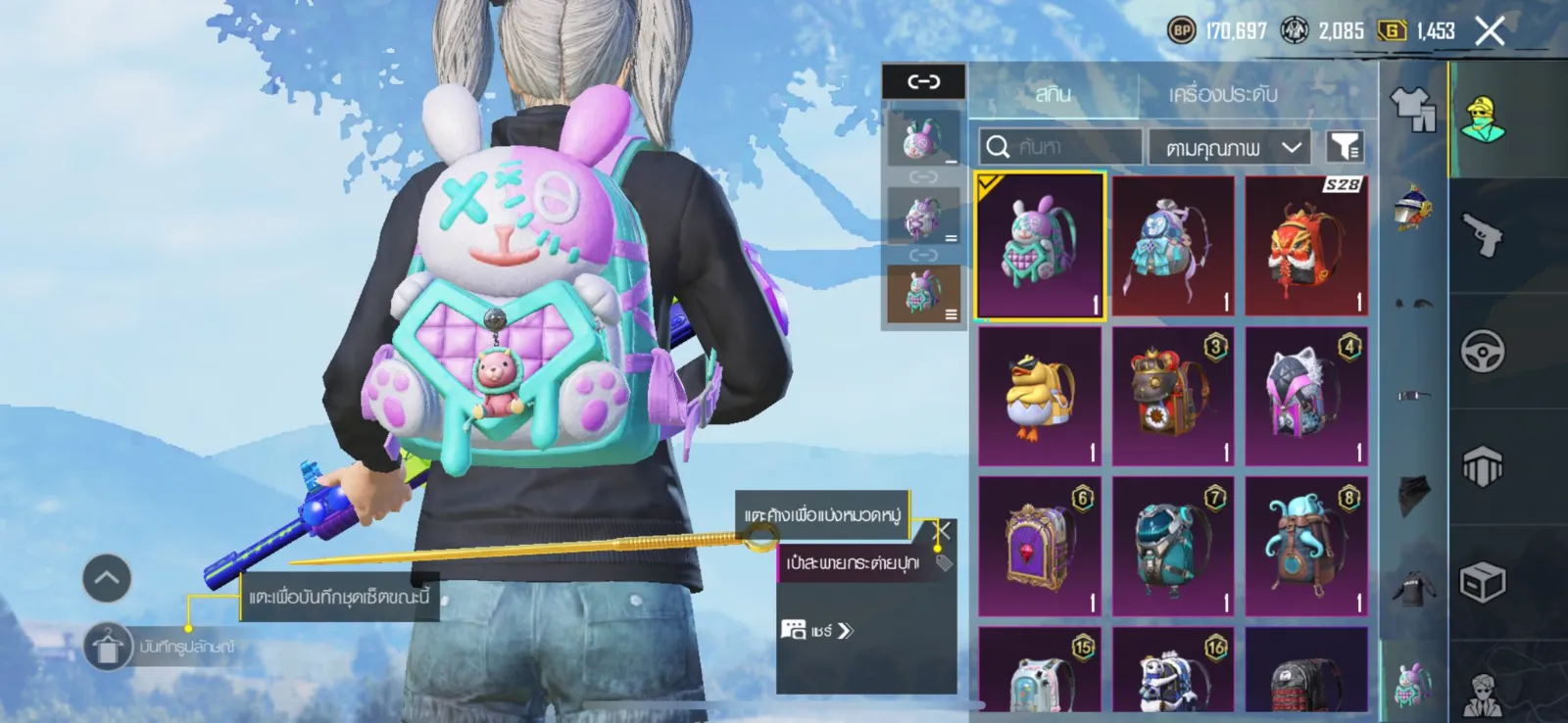Tap the แชร์ share button
1568x723 pixels.
click(x=817, y=630)
